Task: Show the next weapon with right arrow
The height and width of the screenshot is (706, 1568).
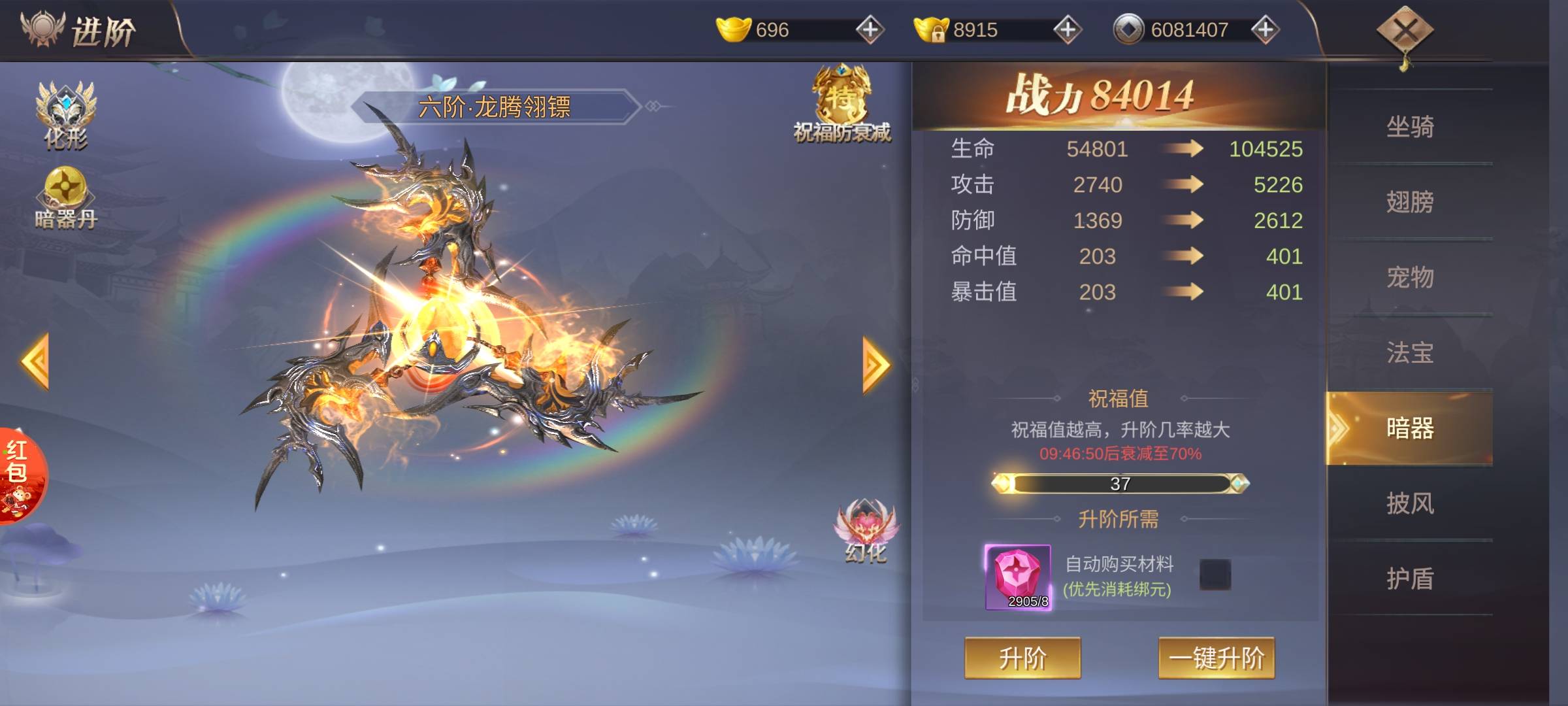Action: (875, 365)
